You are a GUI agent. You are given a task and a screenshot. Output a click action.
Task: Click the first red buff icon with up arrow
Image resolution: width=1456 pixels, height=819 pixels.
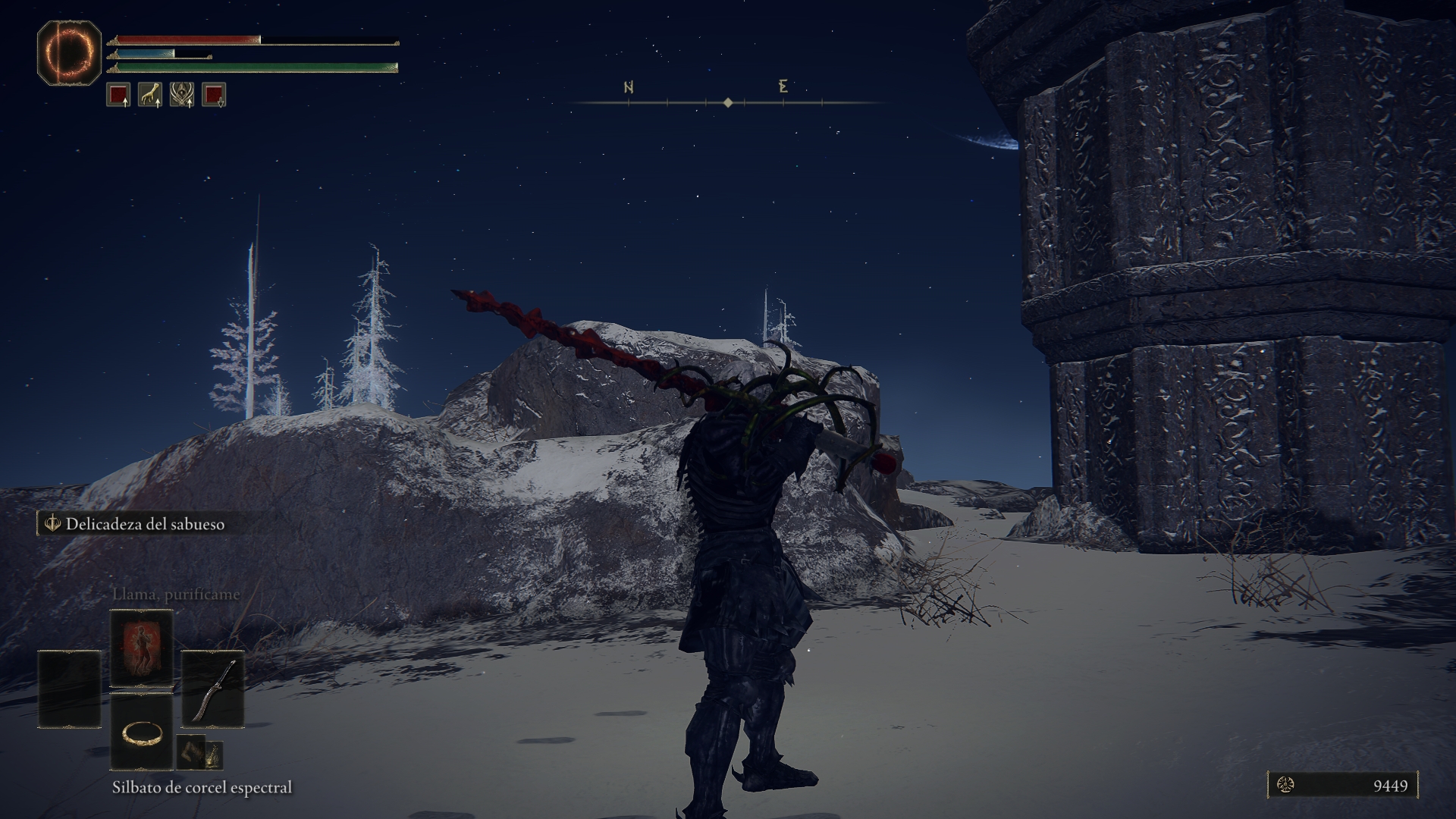pyautogui.click(x=118, y=97)
